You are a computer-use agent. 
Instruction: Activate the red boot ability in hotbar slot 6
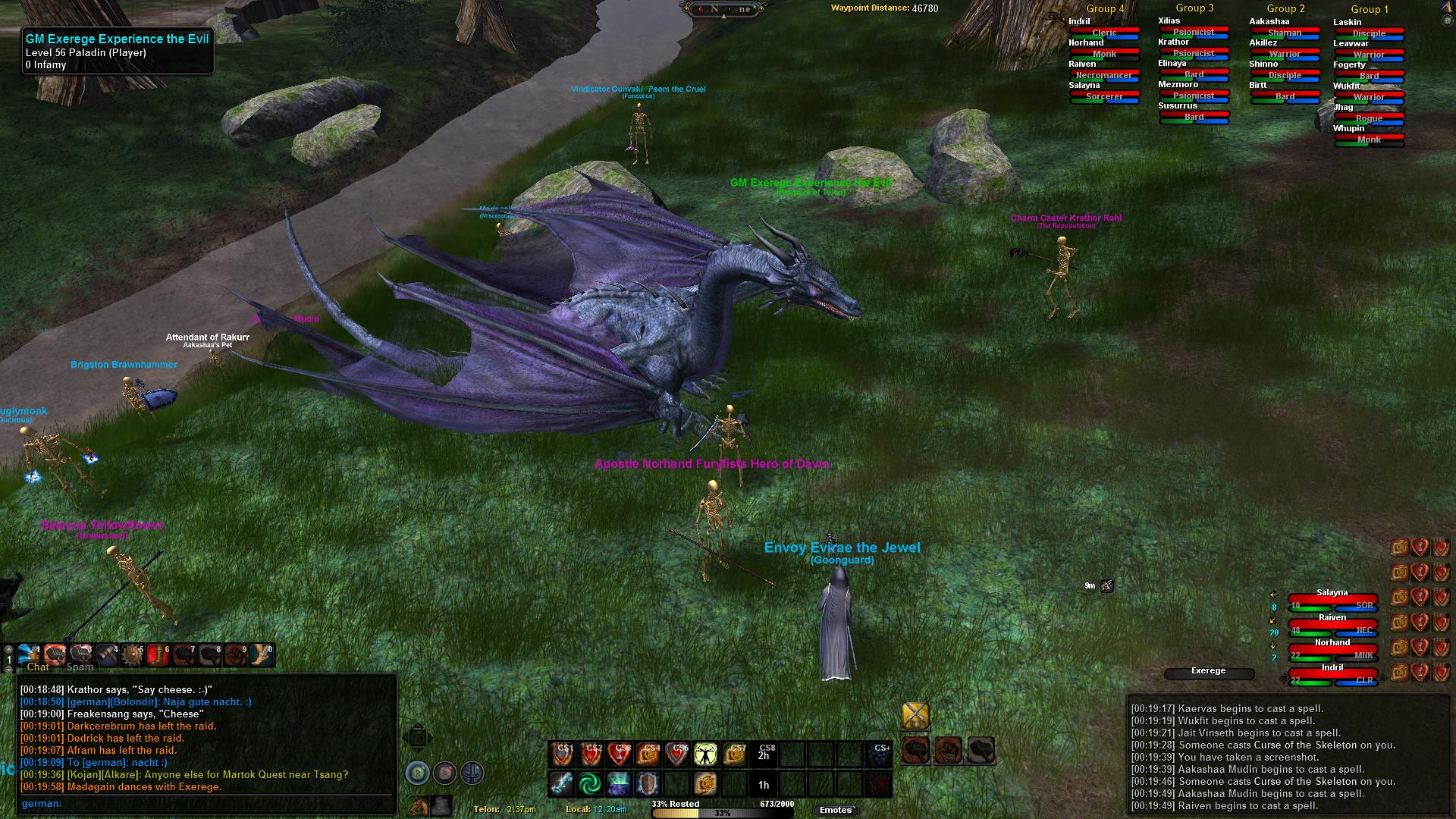pos(158,654)
